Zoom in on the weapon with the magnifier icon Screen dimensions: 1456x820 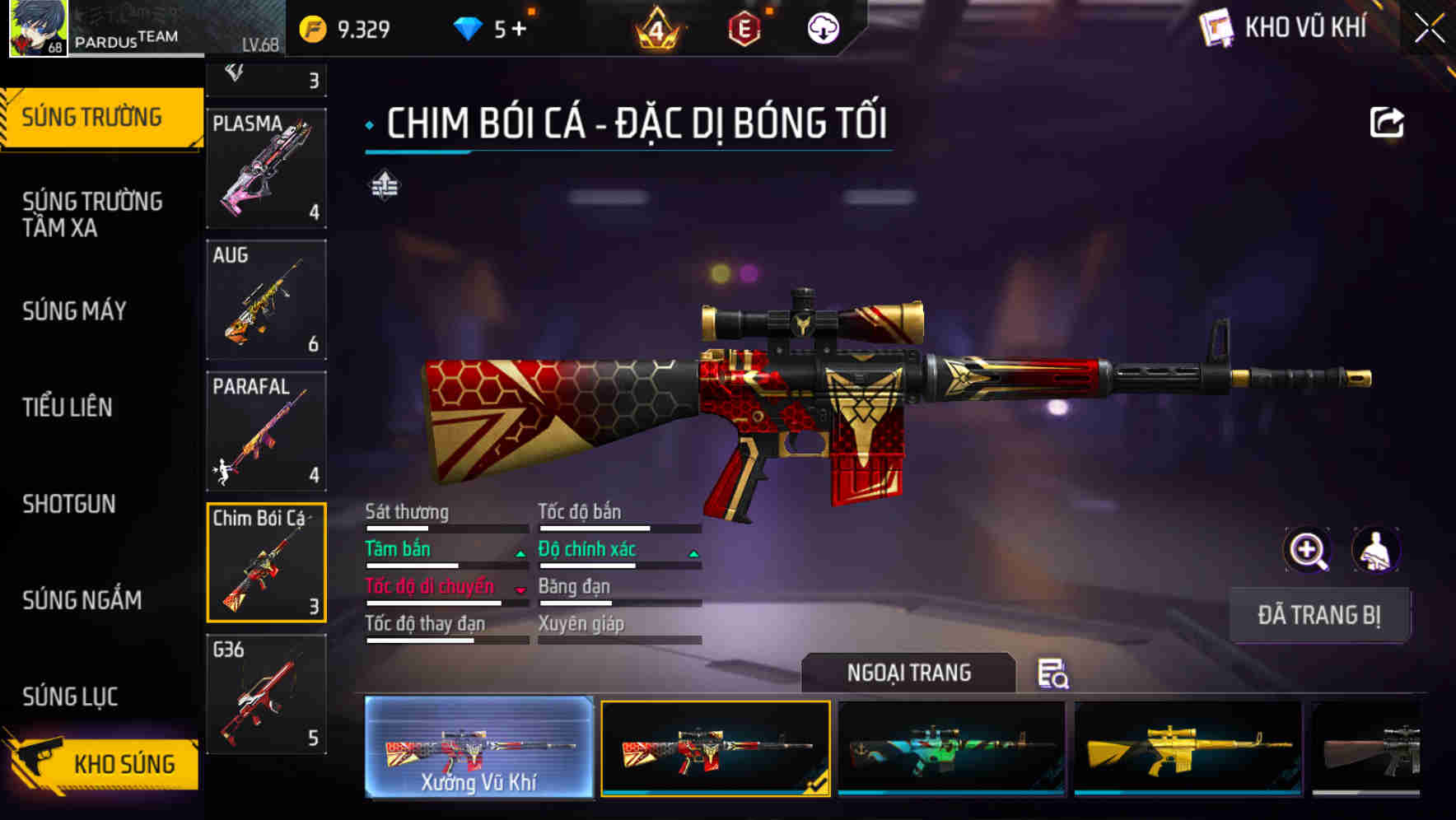(1308, 550)
